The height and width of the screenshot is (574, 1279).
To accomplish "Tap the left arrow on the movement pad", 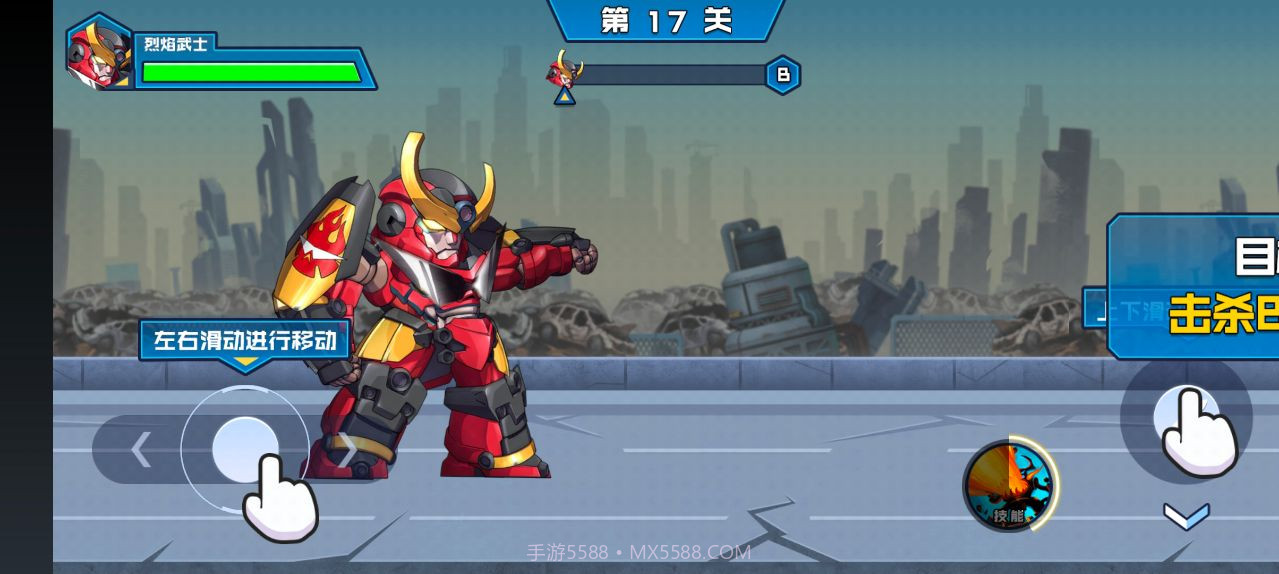I will pyautogui.click(x=141, y=450).
